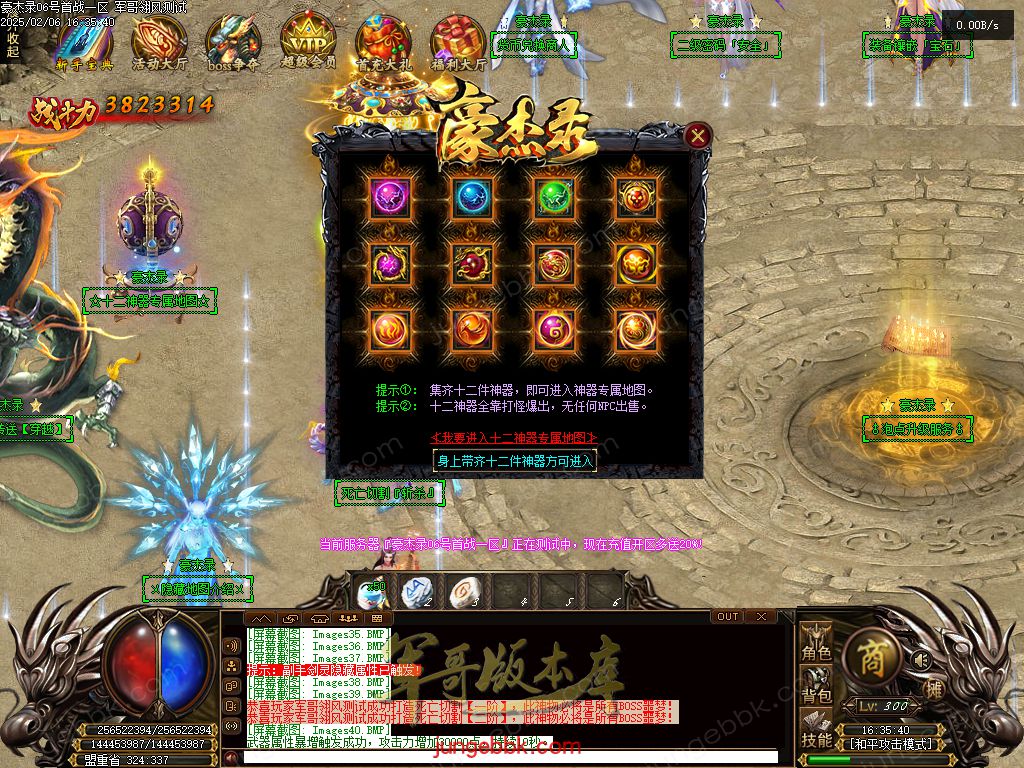Click the chat text input field
The image size is (1024, 768).
click(510, 757)
